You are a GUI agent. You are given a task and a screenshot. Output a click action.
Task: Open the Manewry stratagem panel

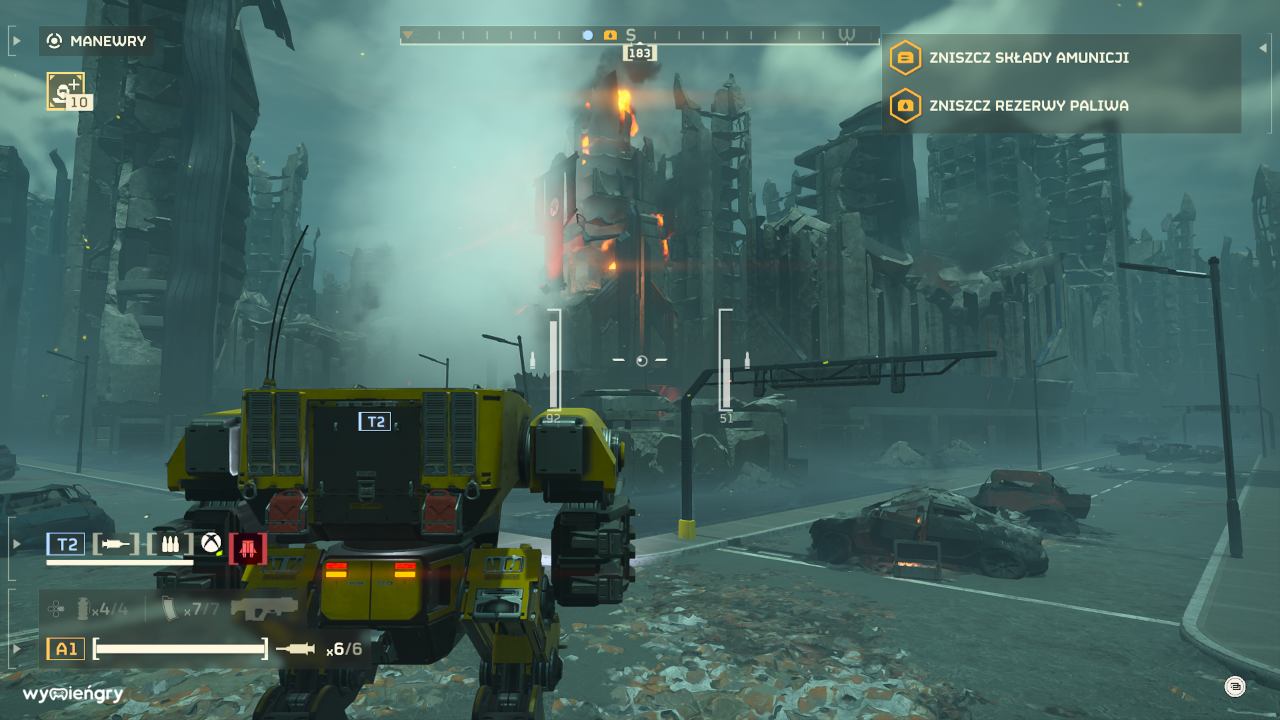coord(96,41)
